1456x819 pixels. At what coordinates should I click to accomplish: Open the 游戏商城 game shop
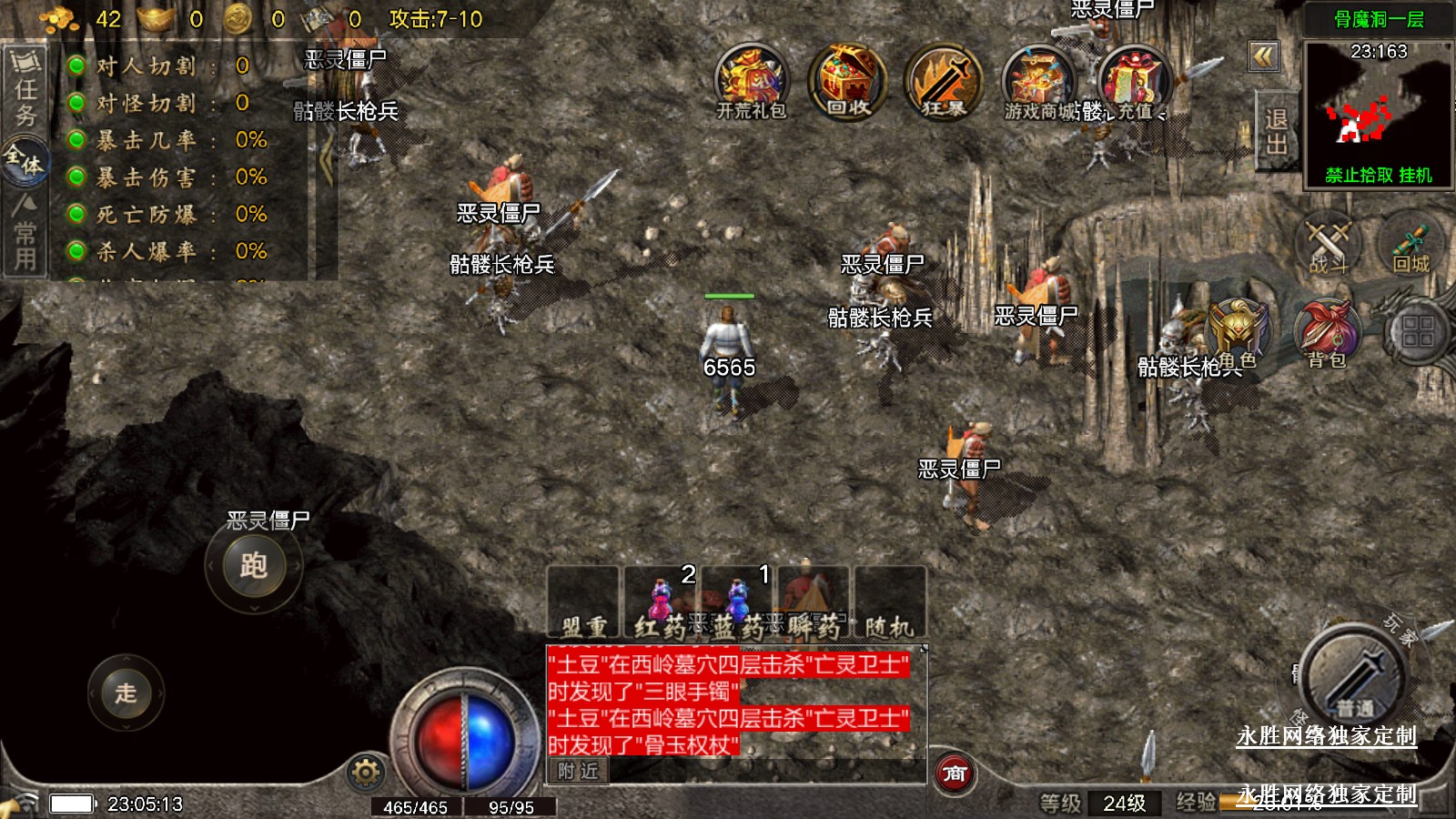(x=1038, y=80)
